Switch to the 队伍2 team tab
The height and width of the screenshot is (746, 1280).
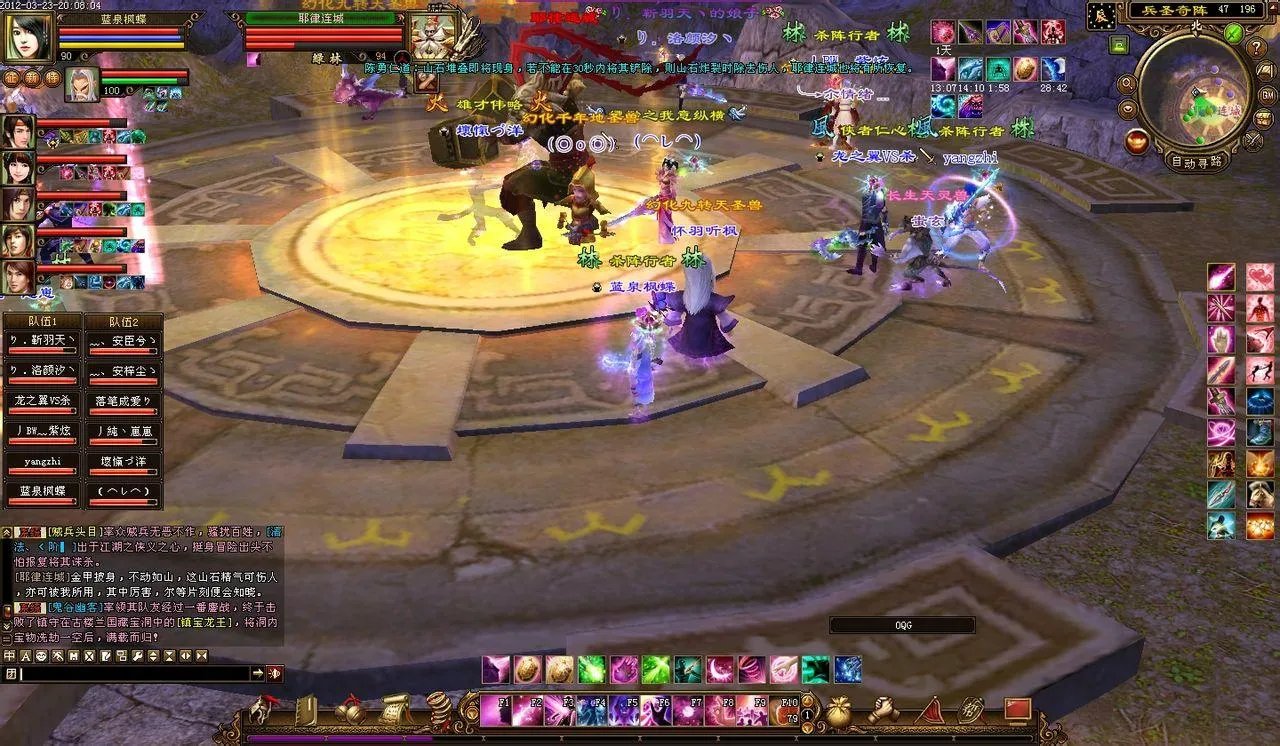pyautogui.click(x=123, y=322)
